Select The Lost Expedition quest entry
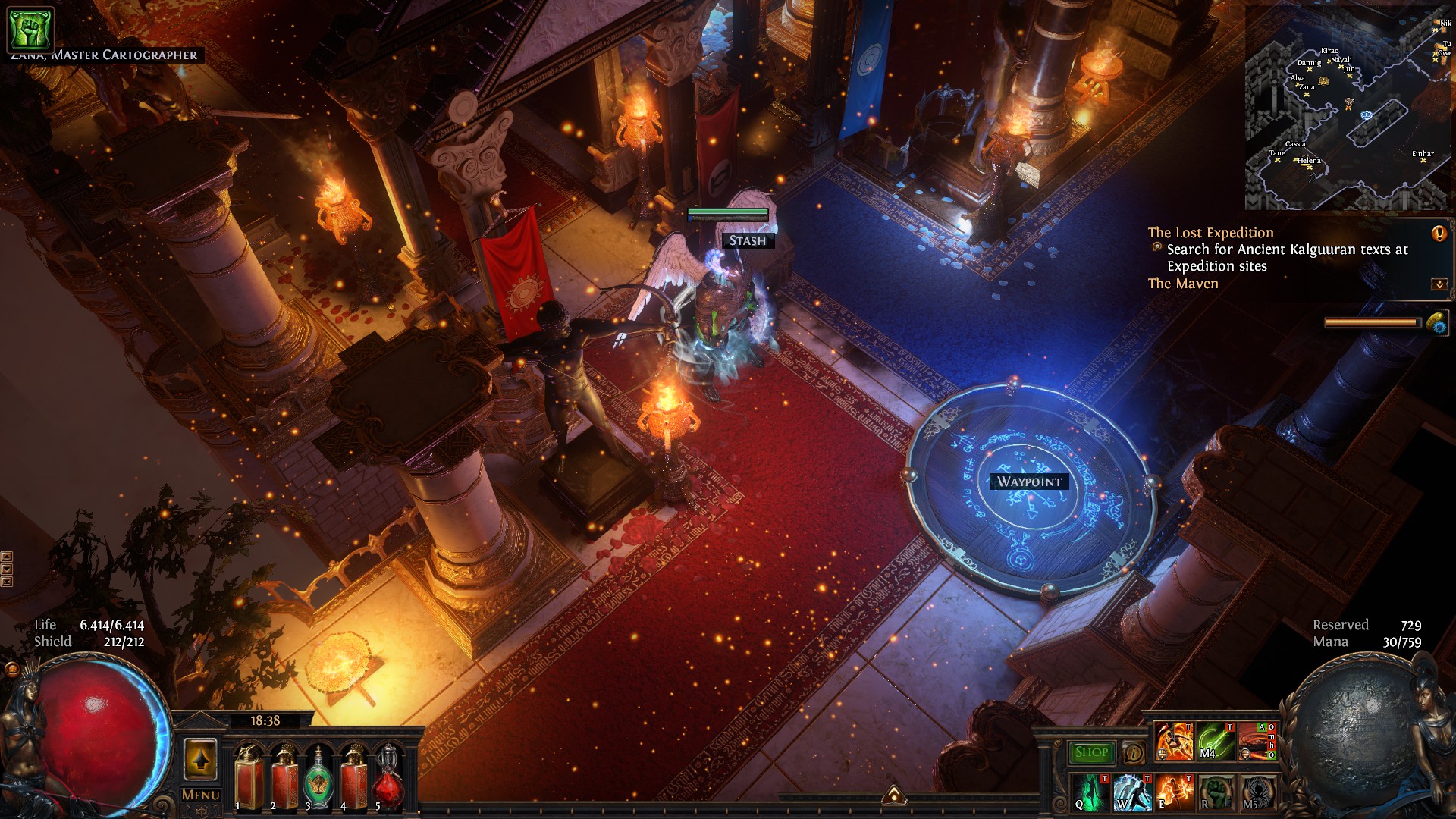 tap(1210, 233)
